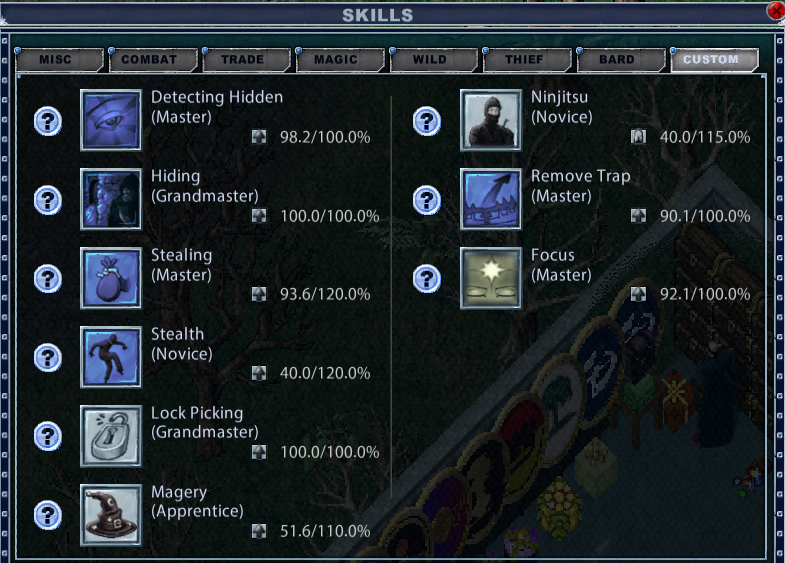Viewport: 785px width, 563px height.
Task: Open the Thief skills tab
Action: click(x=524, y=59)
